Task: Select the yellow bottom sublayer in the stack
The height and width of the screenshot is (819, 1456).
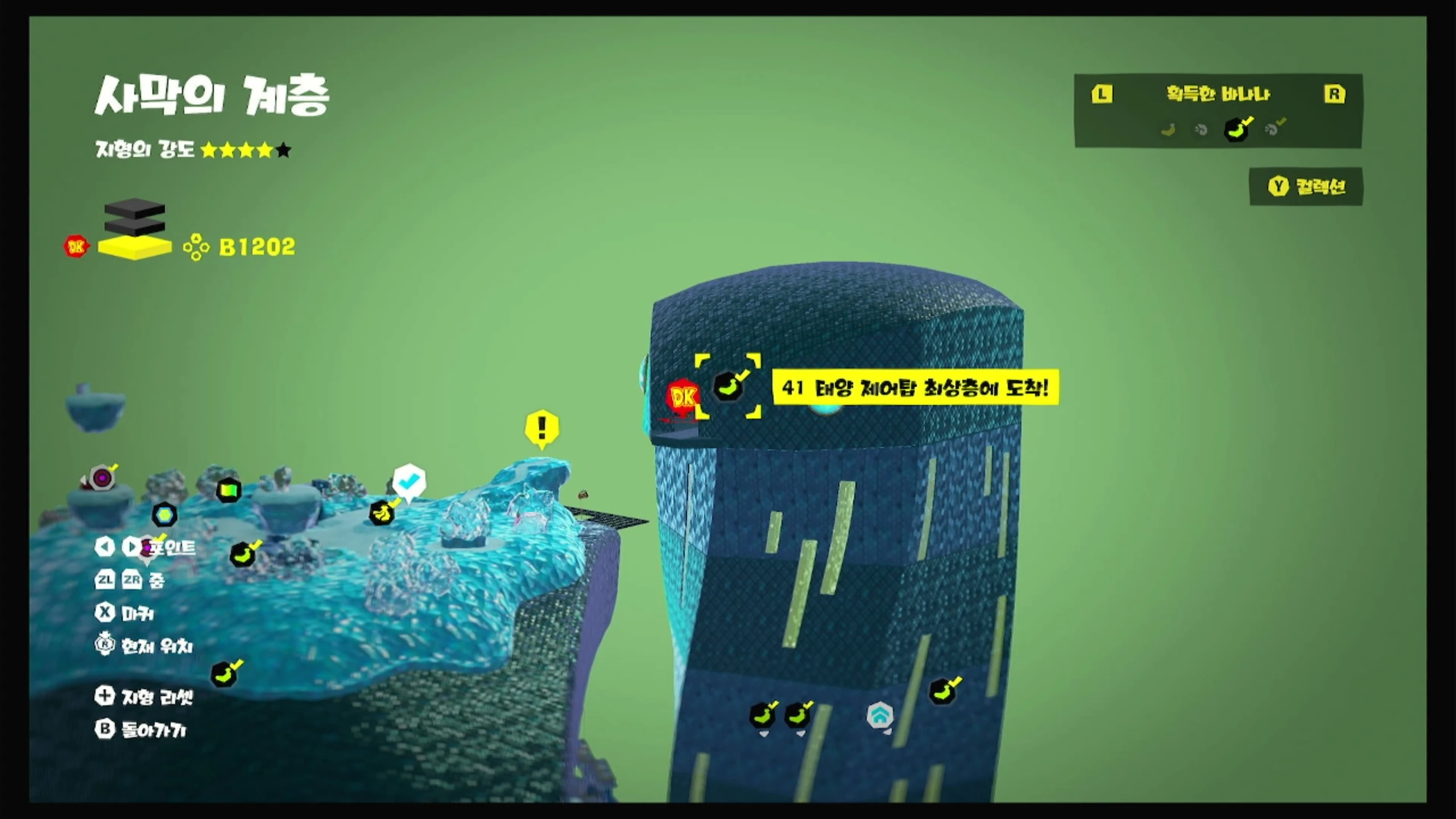Action: 135,248
